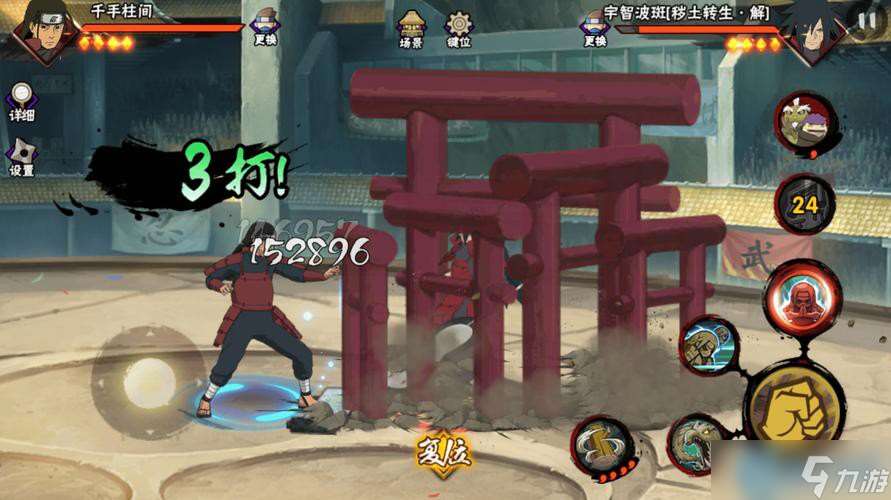891x500 pixels.
Task: Open the 设置 settings shuriken icon
Action: pyautogui.click(x=22, y=155)
